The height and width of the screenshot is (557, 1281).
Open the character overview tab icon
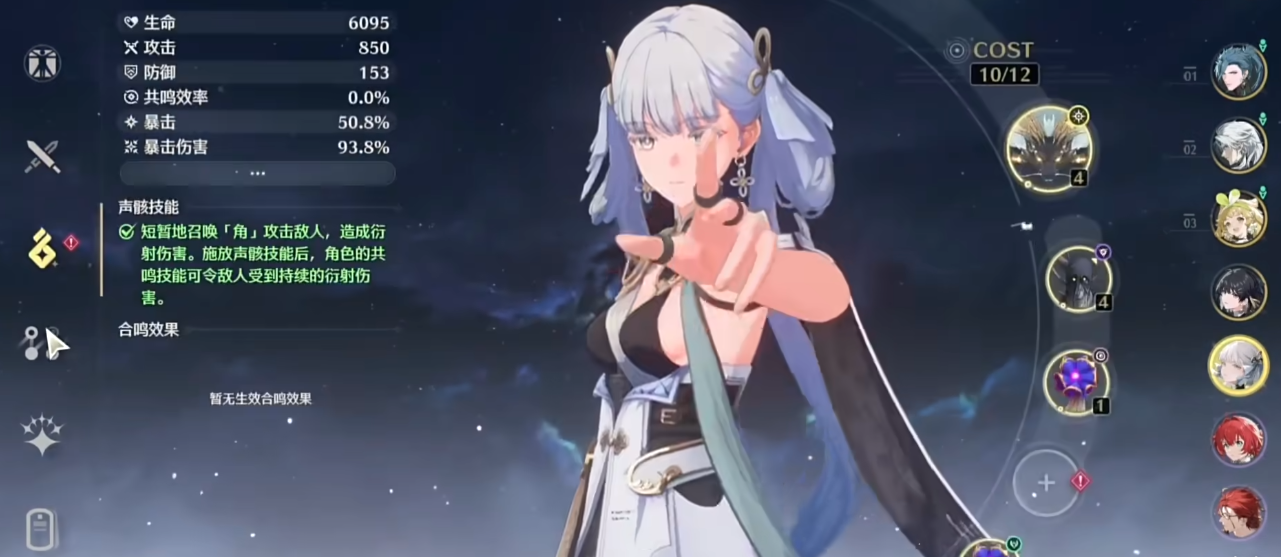[x=42, y=64]
